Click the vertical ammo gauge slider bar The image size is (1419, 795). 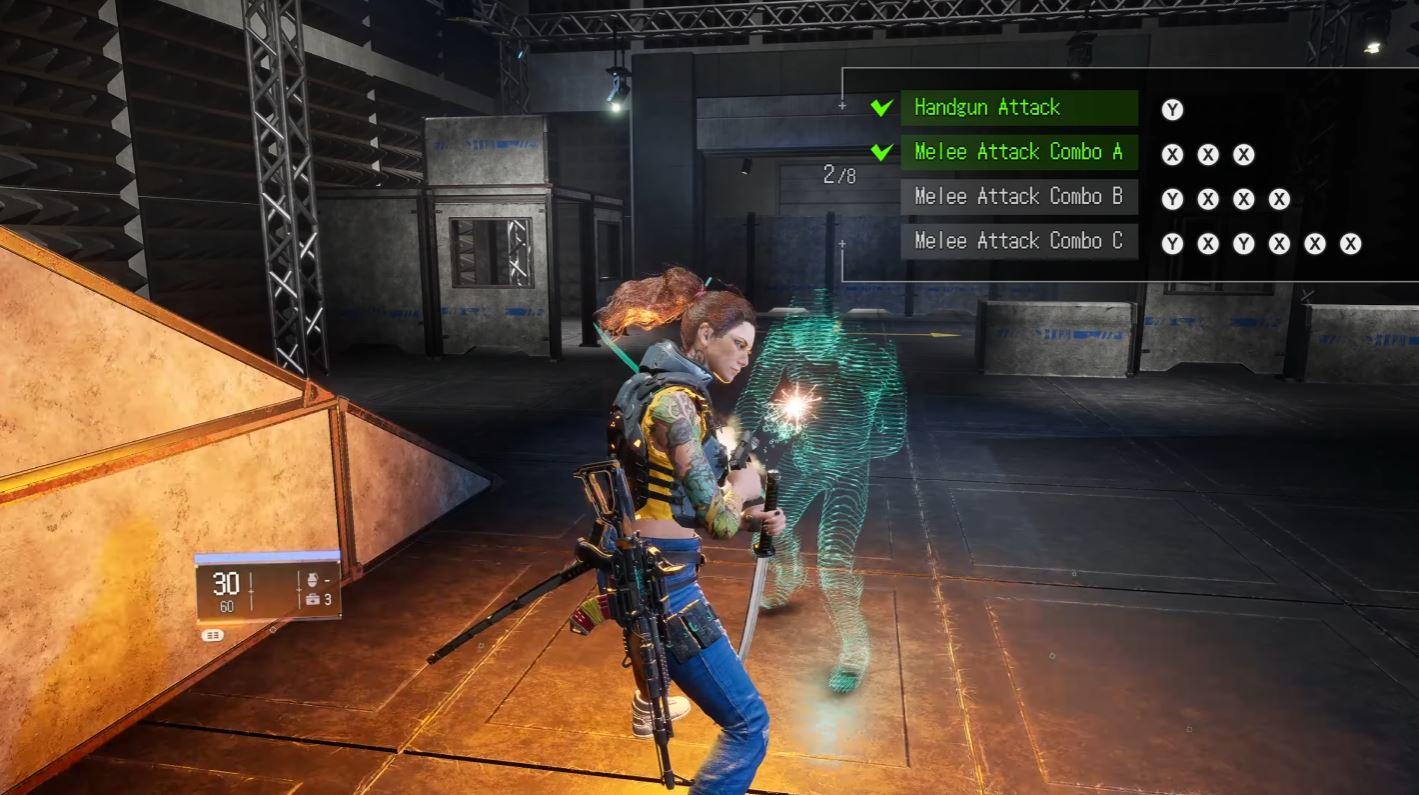point(250,590)
